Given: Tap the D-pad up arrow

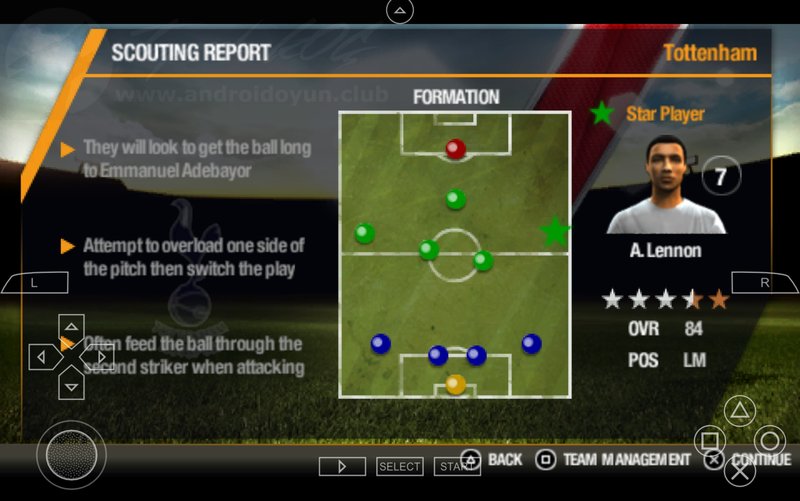Looking at the screenshot, I should (71, 327).
